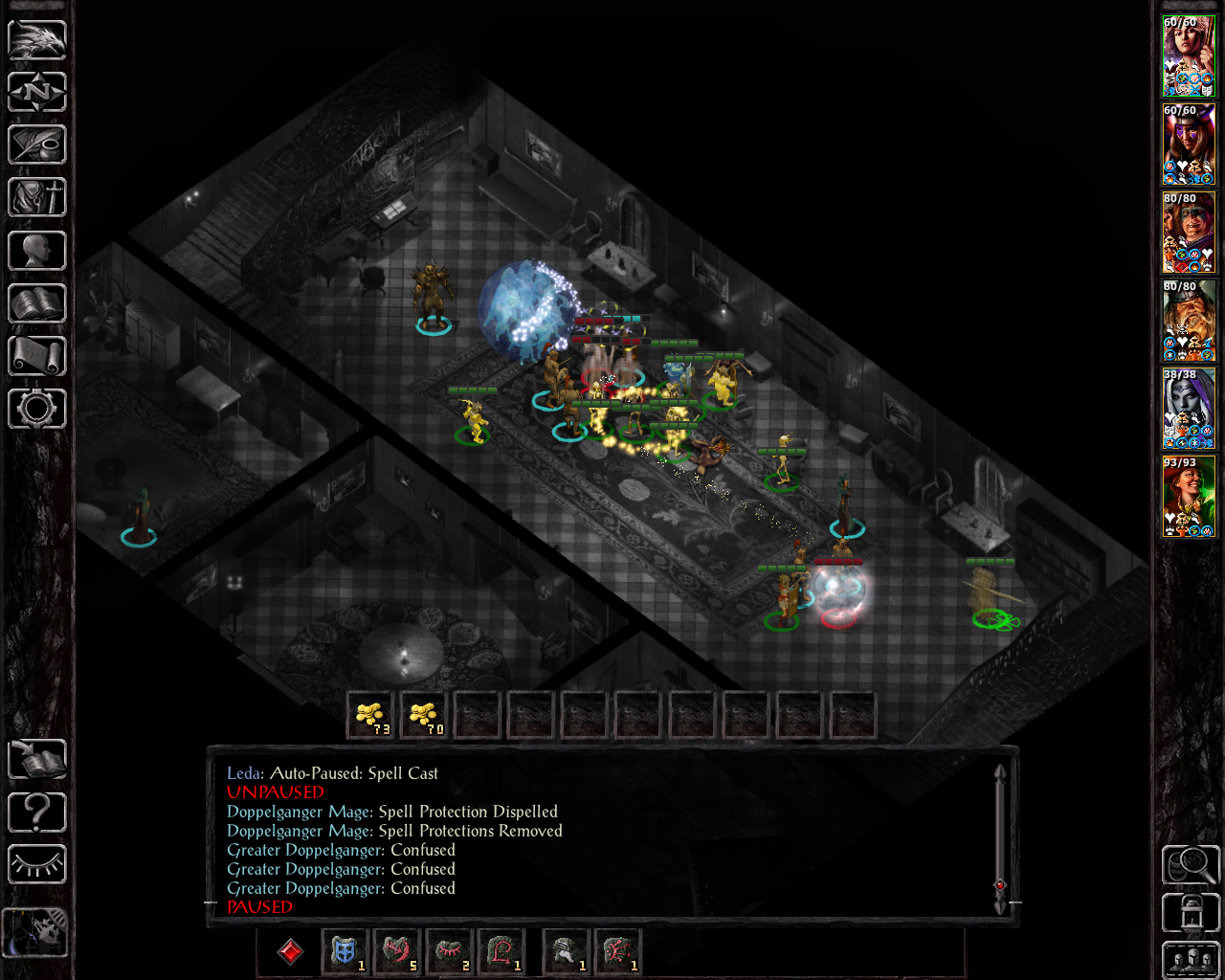Click the book with arrow button
The image size is (1225, 980).
pyautogui.click(x=37, y=760)
